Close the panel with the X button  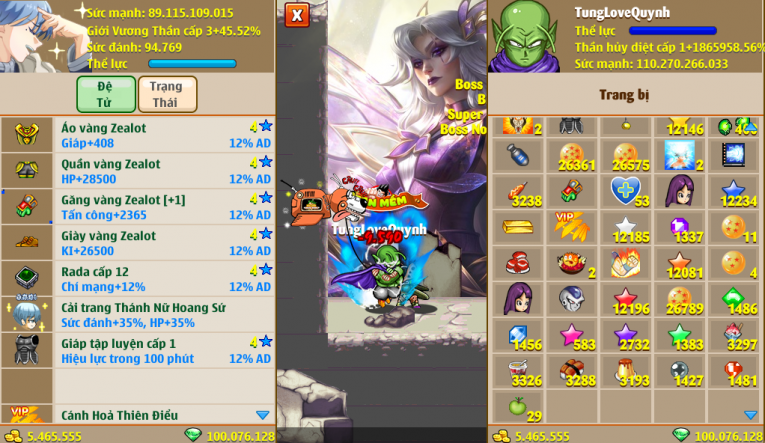coord(297,15)
